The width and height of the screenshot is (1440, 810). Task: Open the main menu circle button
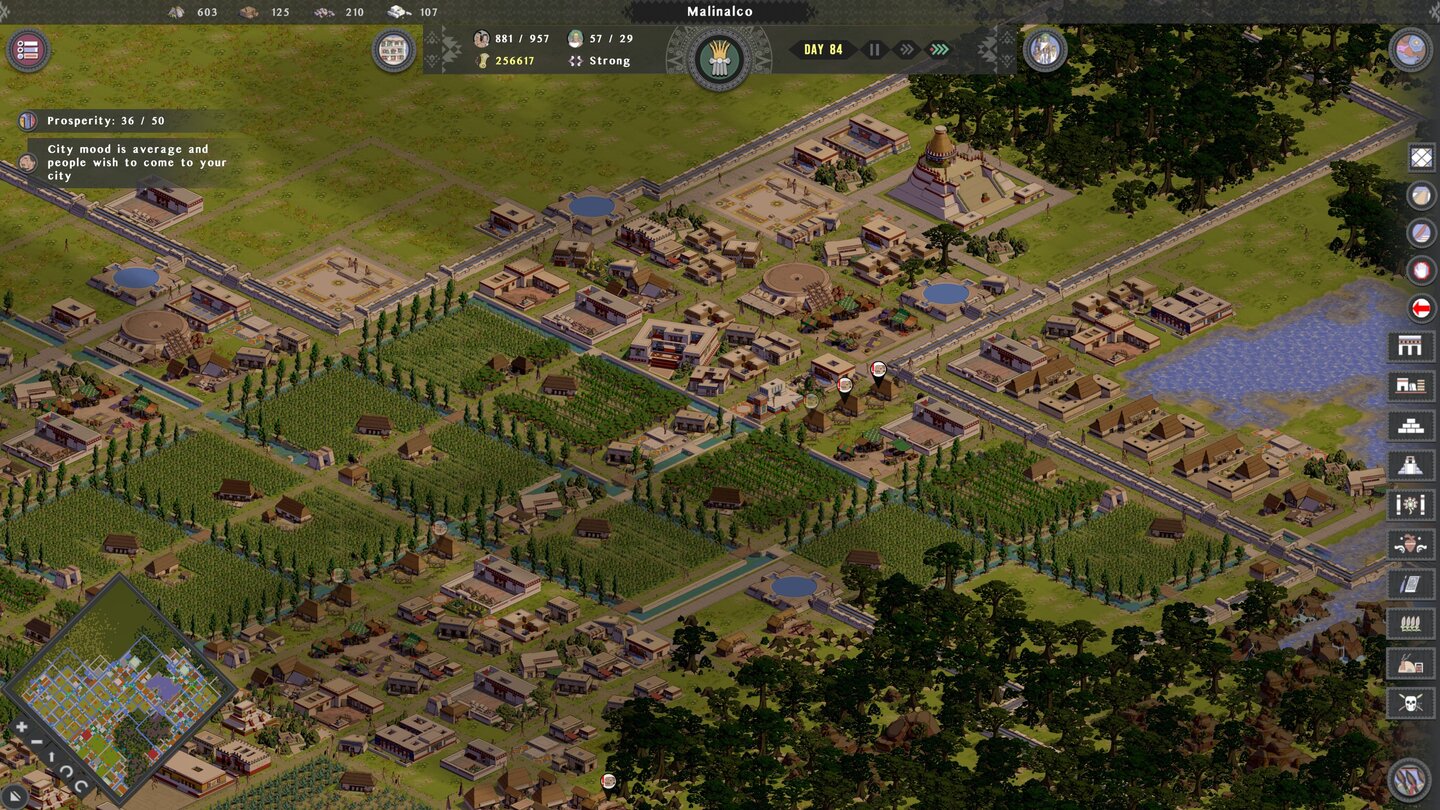click(x=27, y=51)
